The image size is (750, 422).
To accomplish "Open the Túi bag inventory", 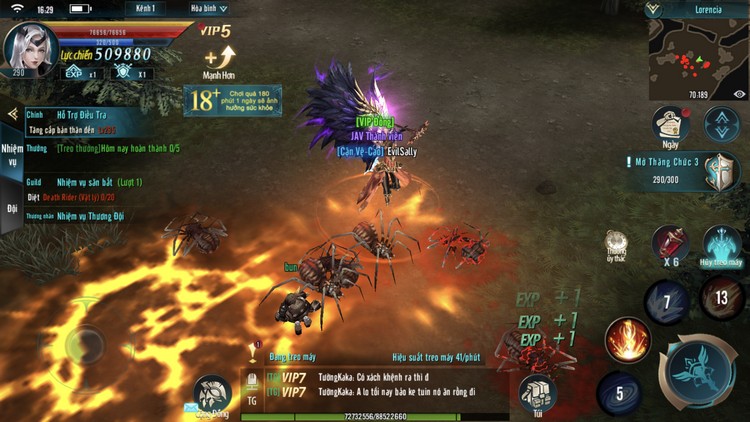I will 537,394.
